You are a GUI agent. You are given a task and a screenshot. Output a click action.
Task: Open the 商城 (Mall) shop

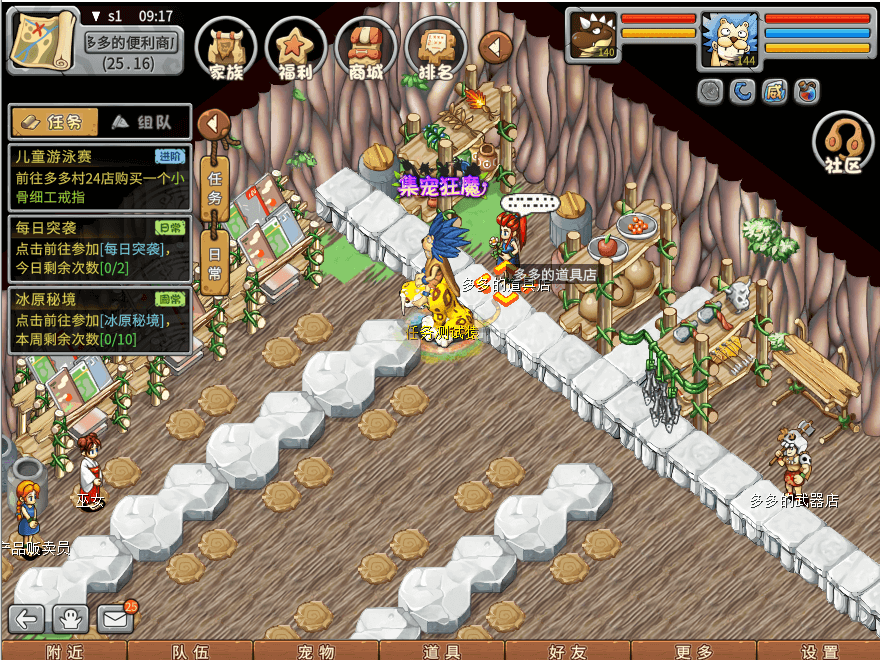(x=366, y=48)
